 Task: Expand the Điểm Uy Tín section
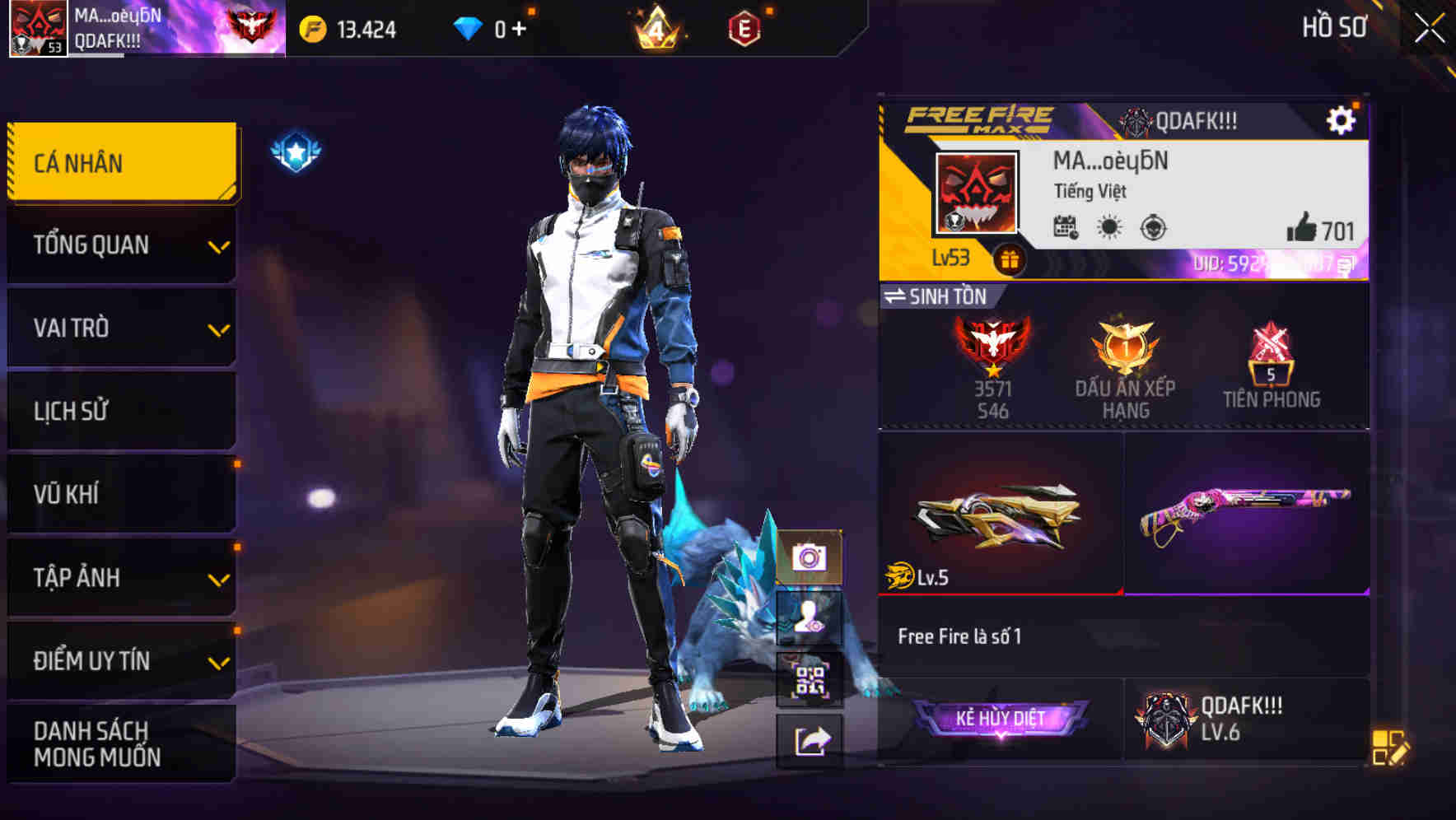coord(119,659)
